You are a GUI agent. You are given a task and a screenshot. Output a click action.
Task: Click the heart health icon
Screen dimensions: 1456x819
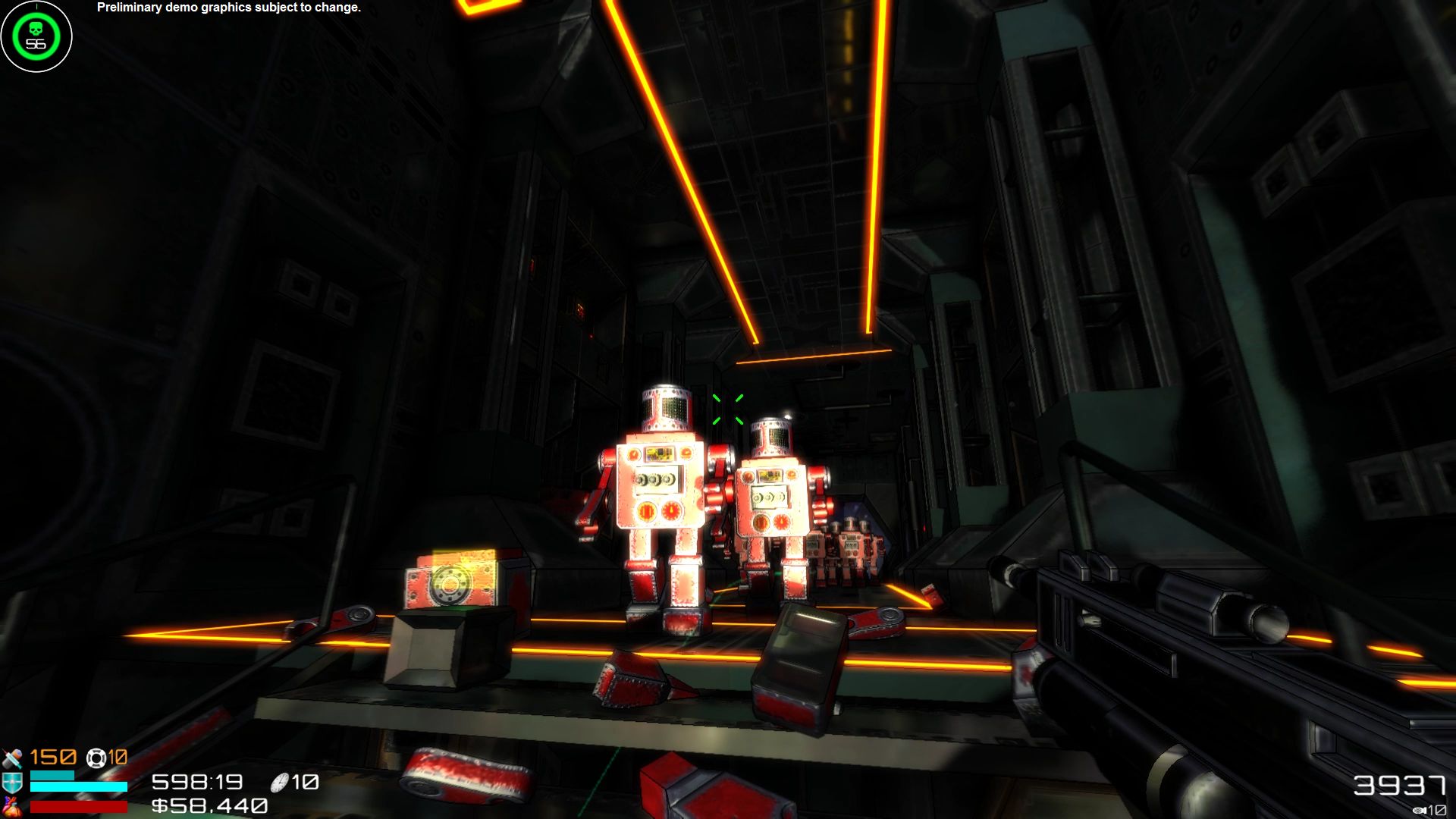coord(11,808)
